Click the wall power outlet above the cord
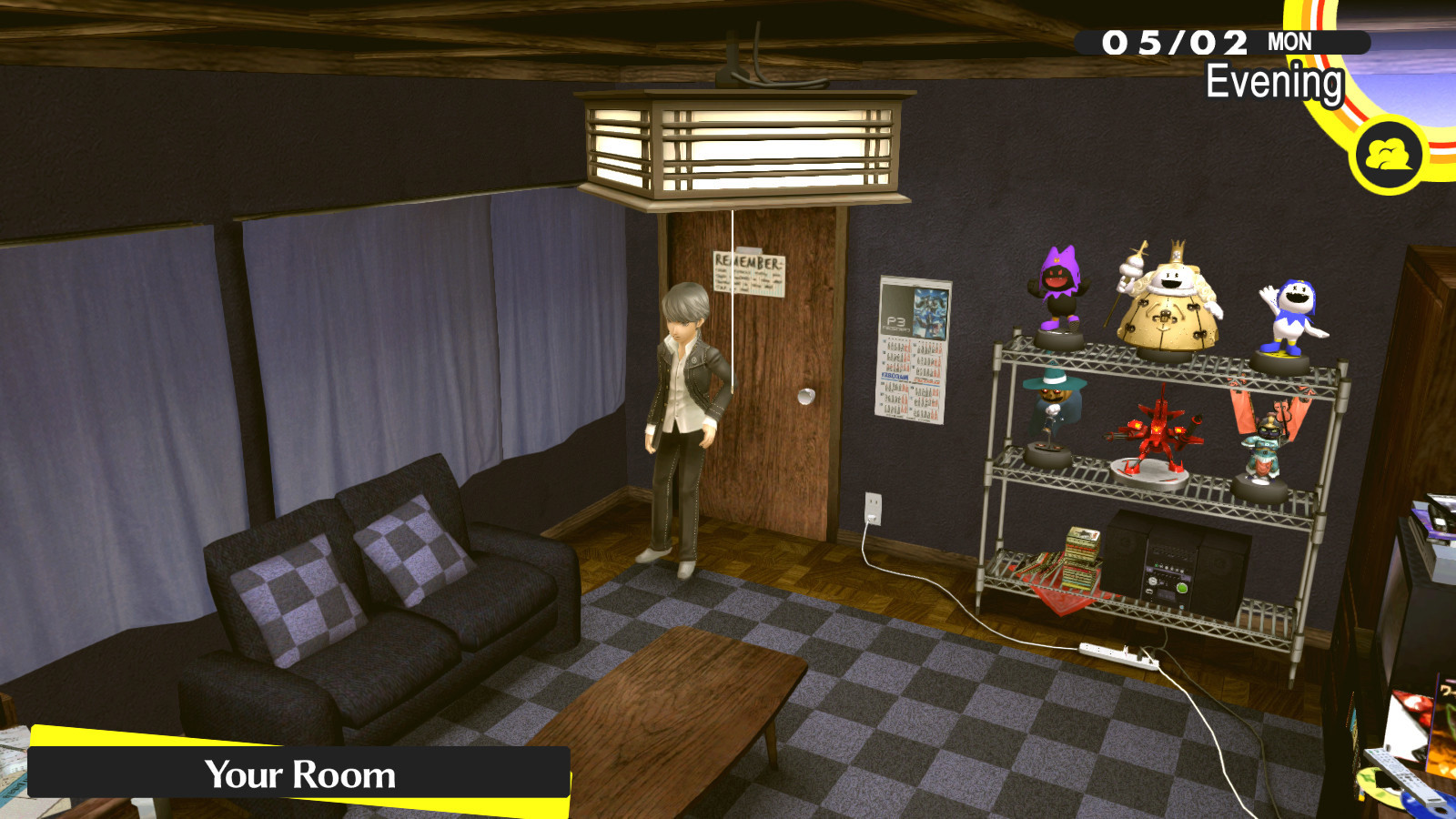 click(x=875, y=507)
